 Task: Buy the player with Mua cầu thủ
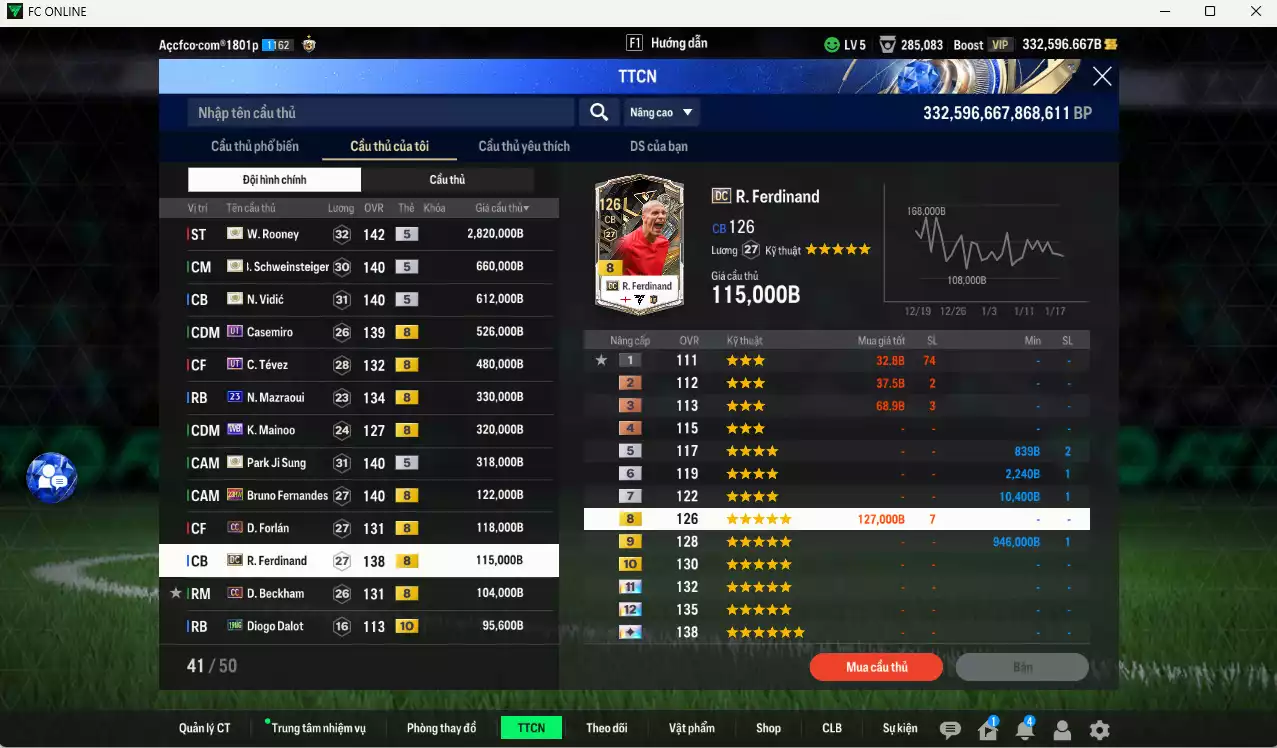876,667
